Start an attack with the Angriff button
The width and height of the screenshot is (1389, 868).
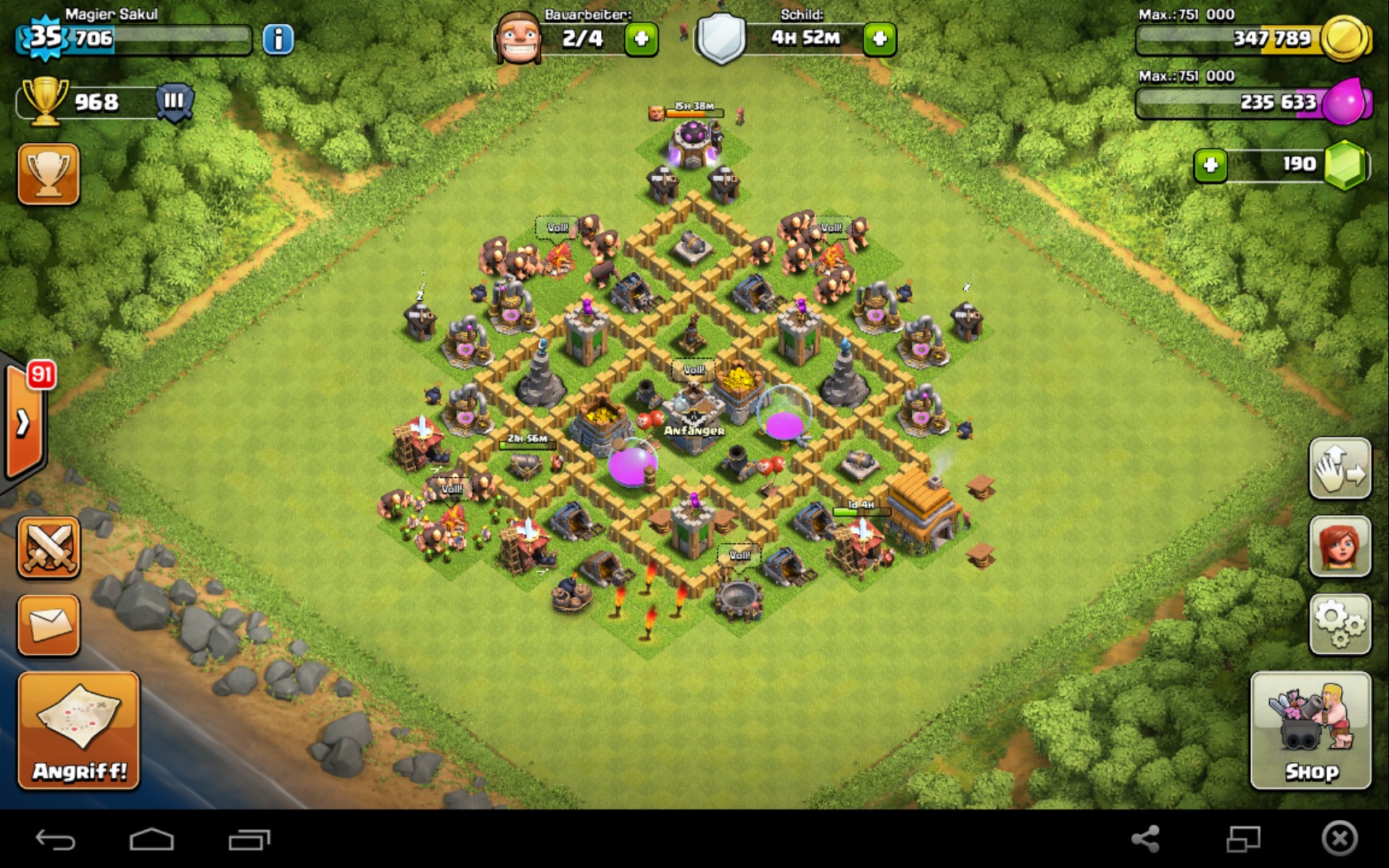[79, 730]
